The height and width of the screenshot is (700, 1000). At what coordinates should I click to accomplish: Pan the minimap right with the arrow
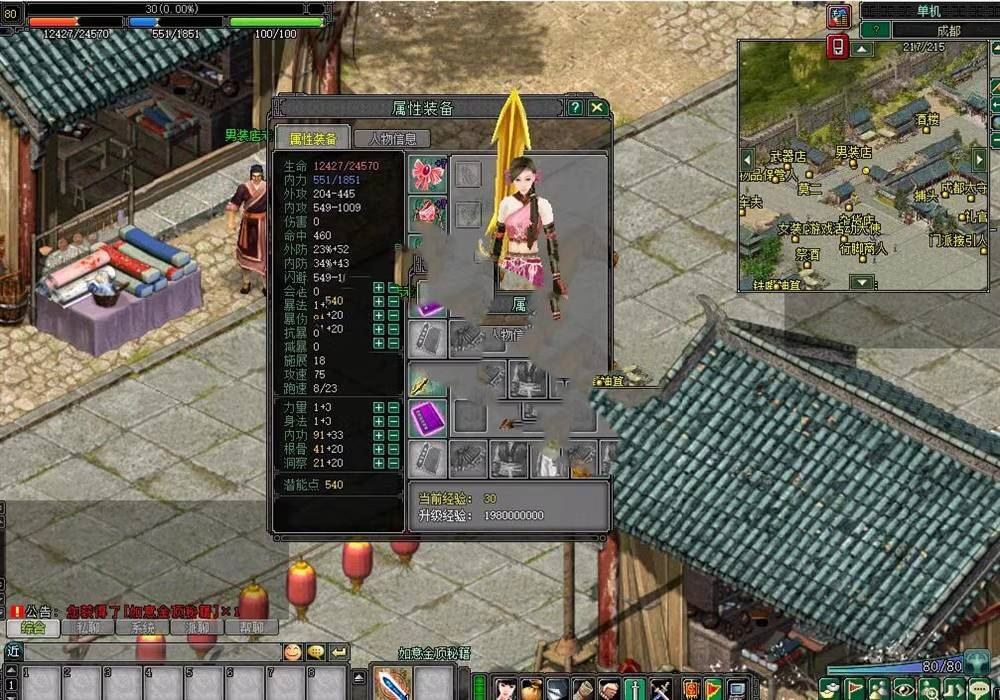pyautogui.click(x=979, y=159)
